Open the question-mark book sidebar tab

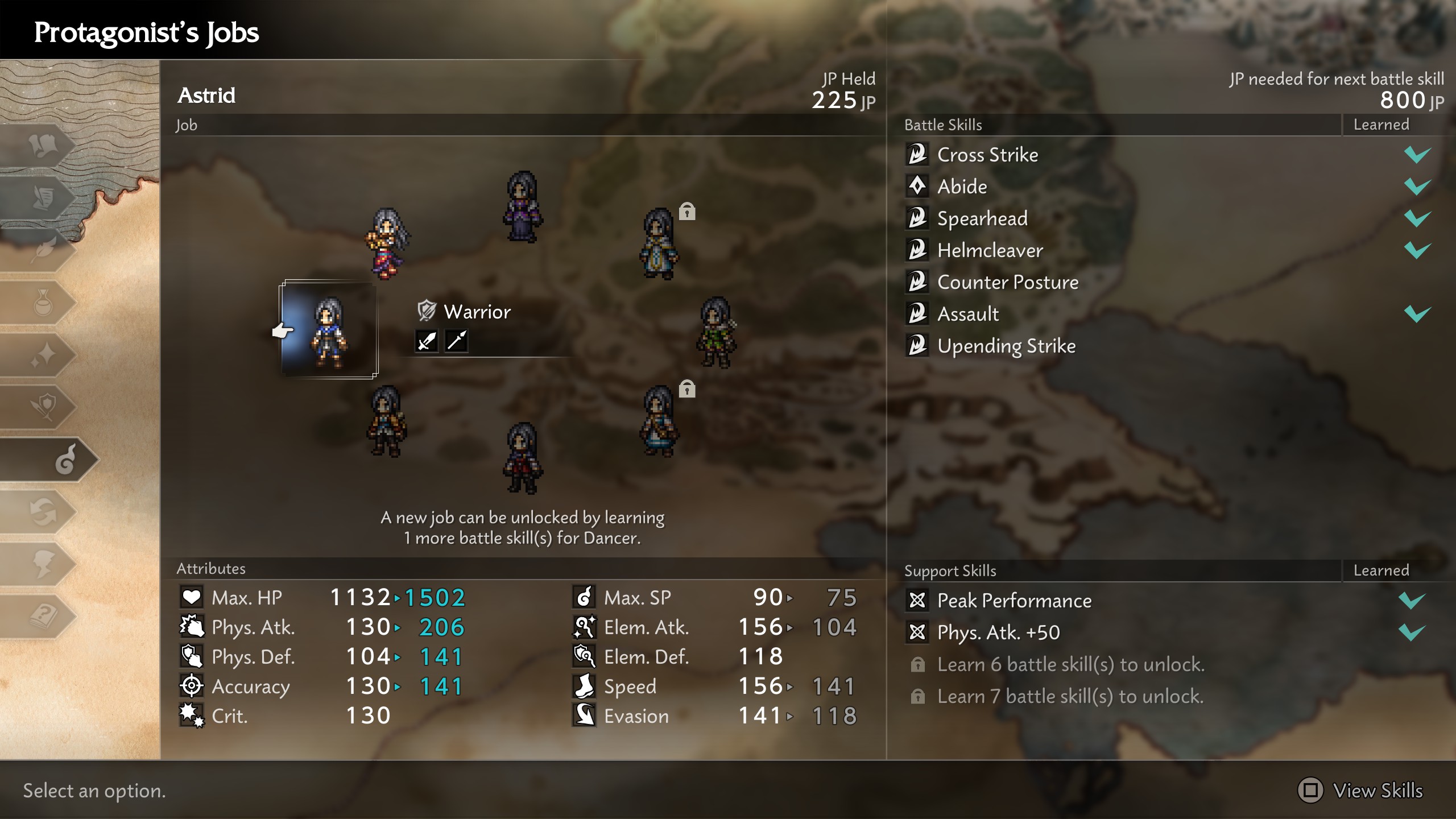43,615
